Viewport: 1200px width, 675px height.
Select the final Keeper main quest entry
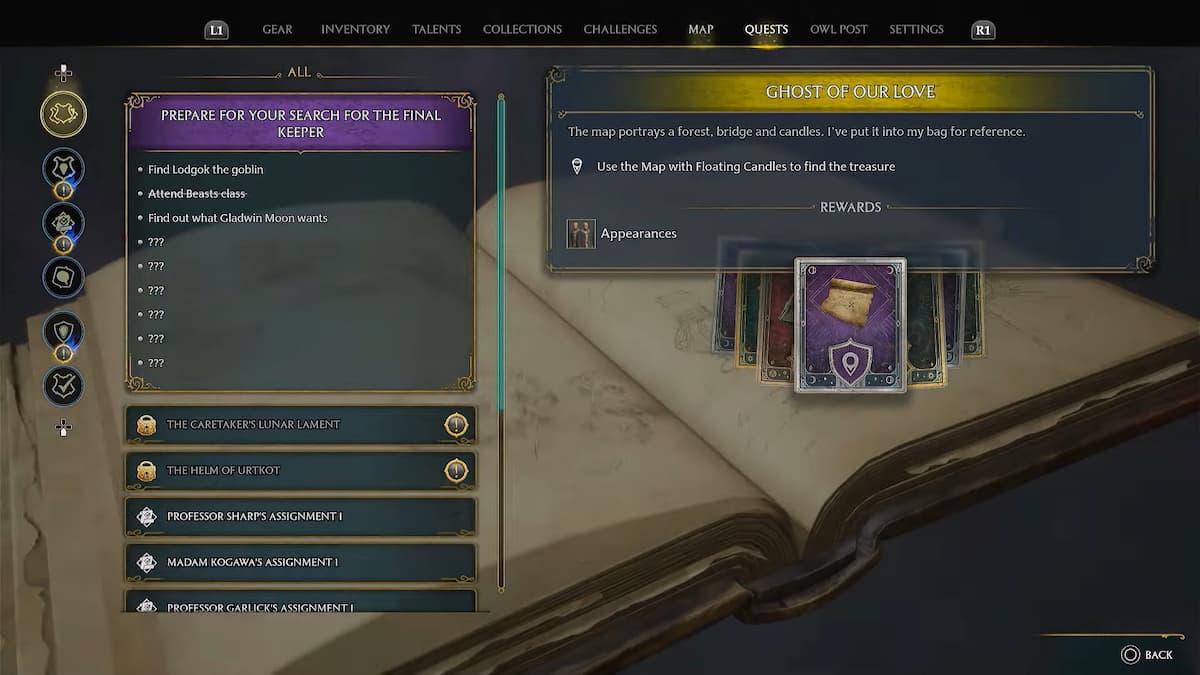point(300,123)
